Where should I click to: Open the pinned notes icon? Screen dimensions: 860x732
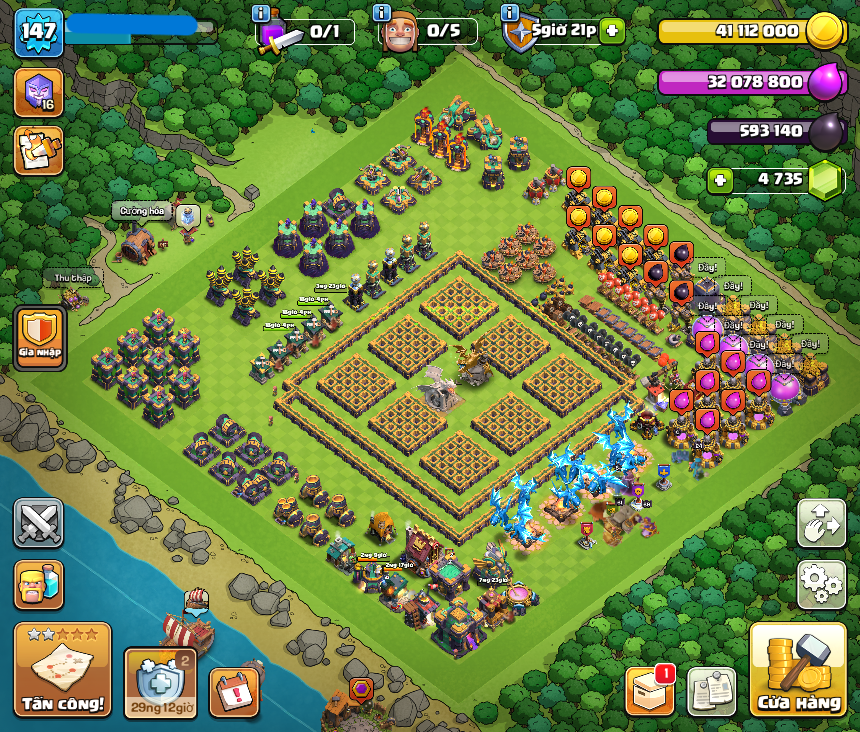tap(712, 691)
